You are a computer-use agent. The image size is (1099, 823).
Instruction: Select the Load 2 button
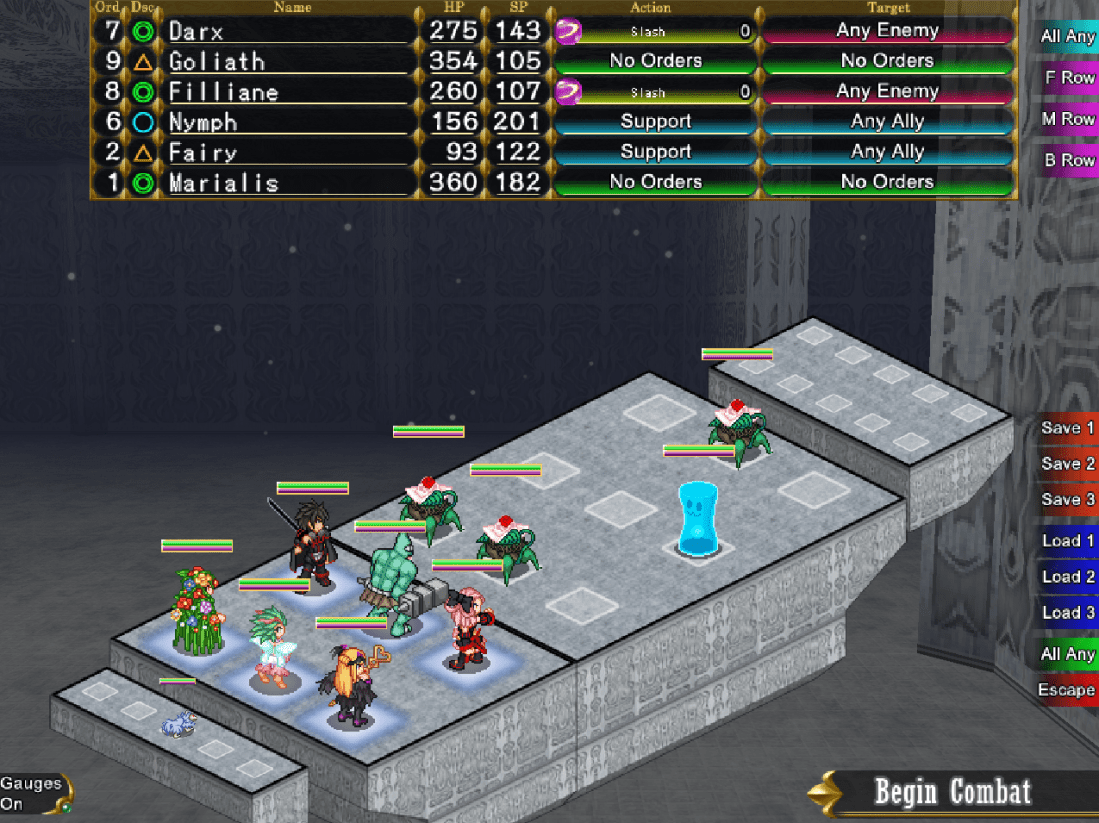coord(1067,577)
